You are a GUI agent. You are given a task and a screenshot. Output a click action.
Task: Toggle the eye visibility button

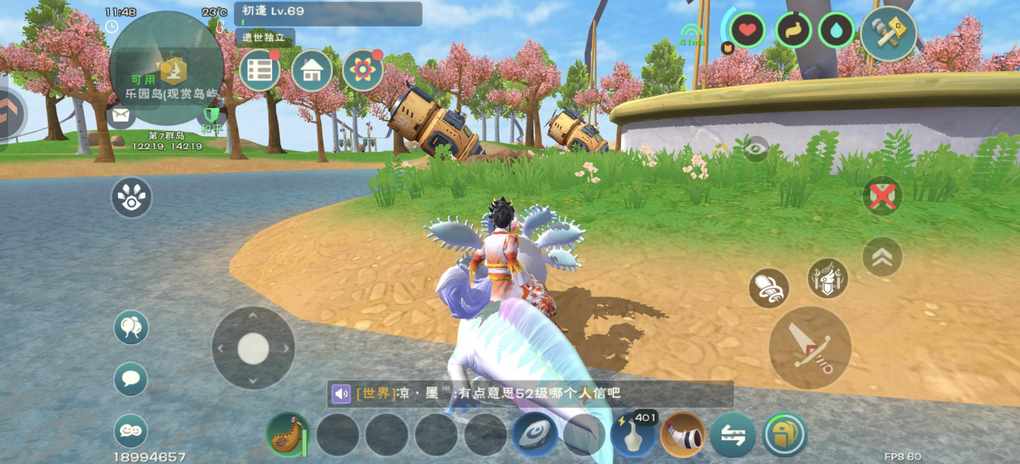756,148
